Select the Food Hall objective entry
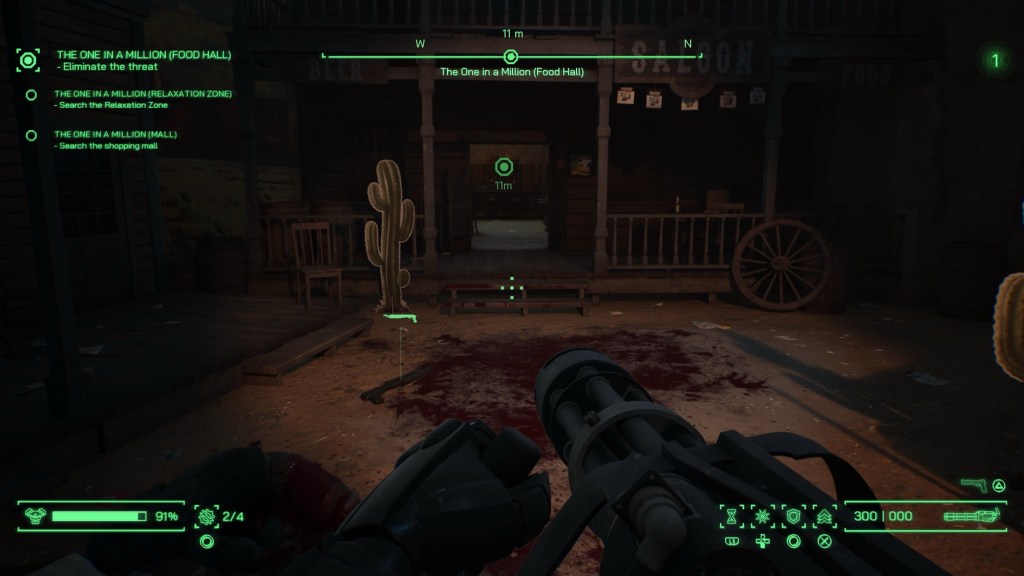The width and height of the screenshot is (1024, 576). (143, 55)
